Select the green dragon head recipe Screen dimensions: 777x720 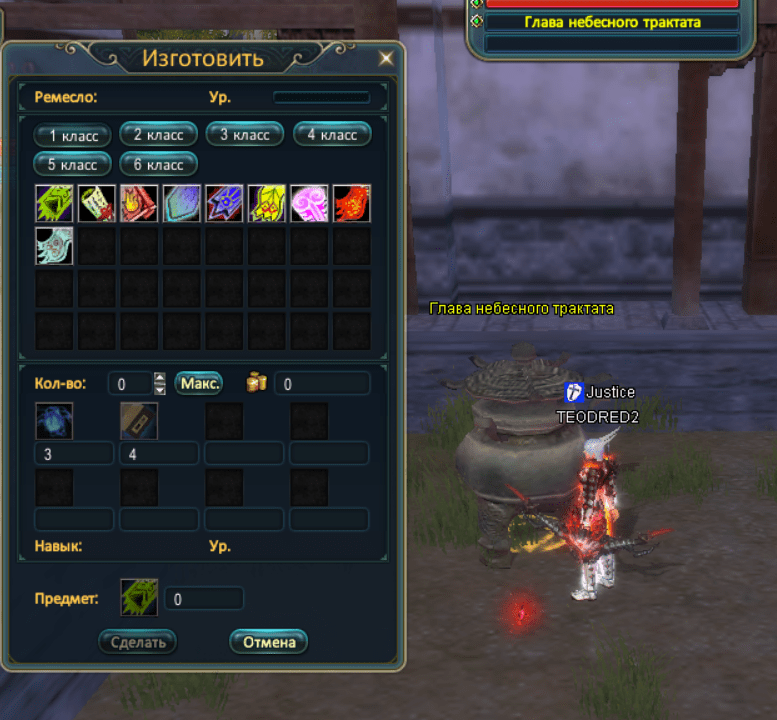[54, 203]
